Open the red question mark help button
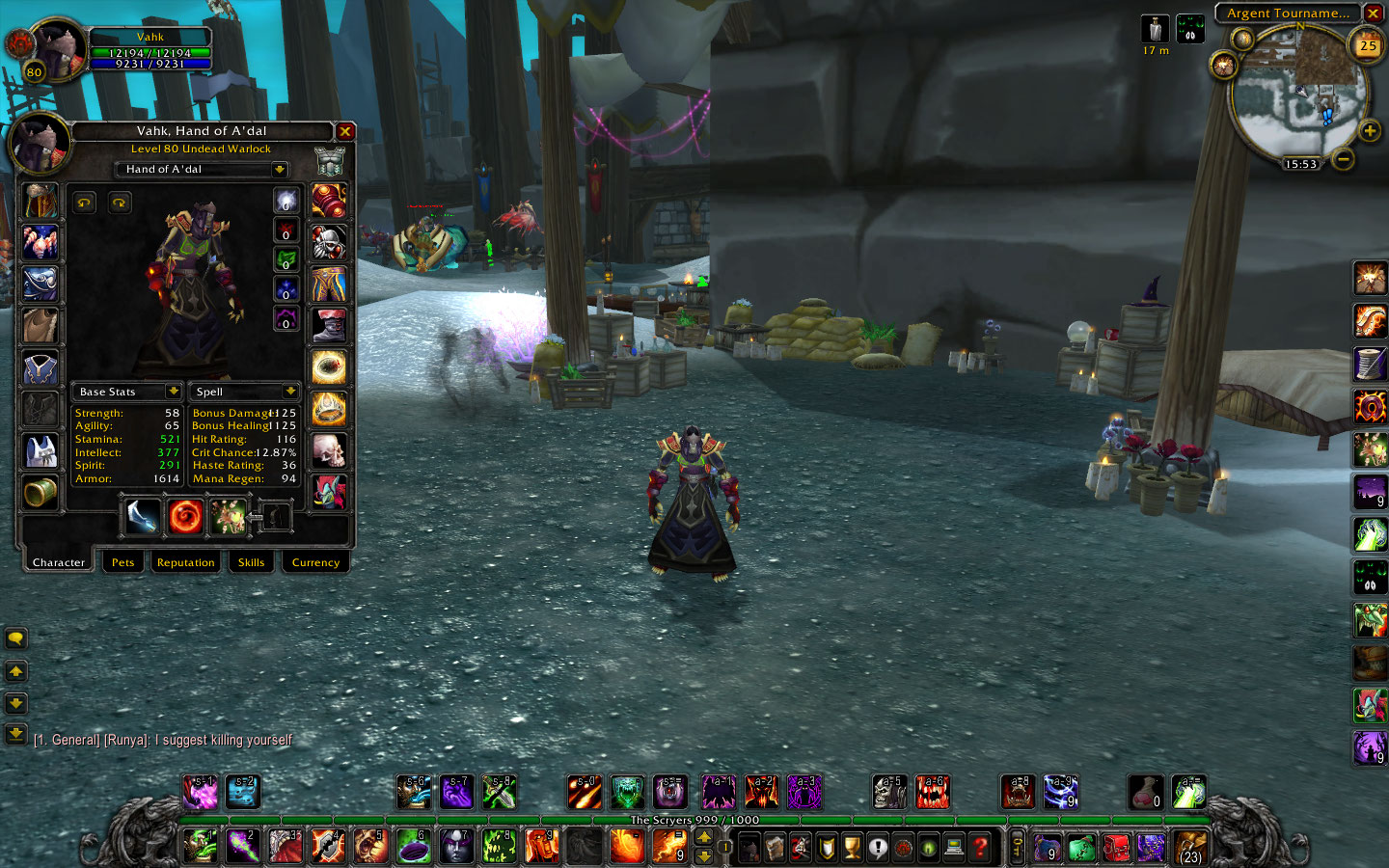 click(x=980, y=847)
